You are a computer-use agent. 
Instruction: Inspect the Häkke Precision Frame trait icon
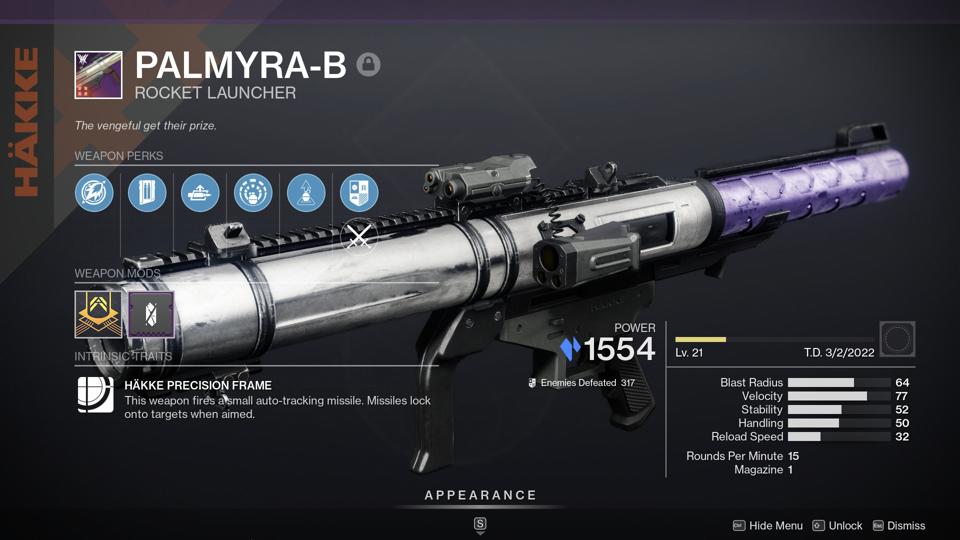pos(96,395)
